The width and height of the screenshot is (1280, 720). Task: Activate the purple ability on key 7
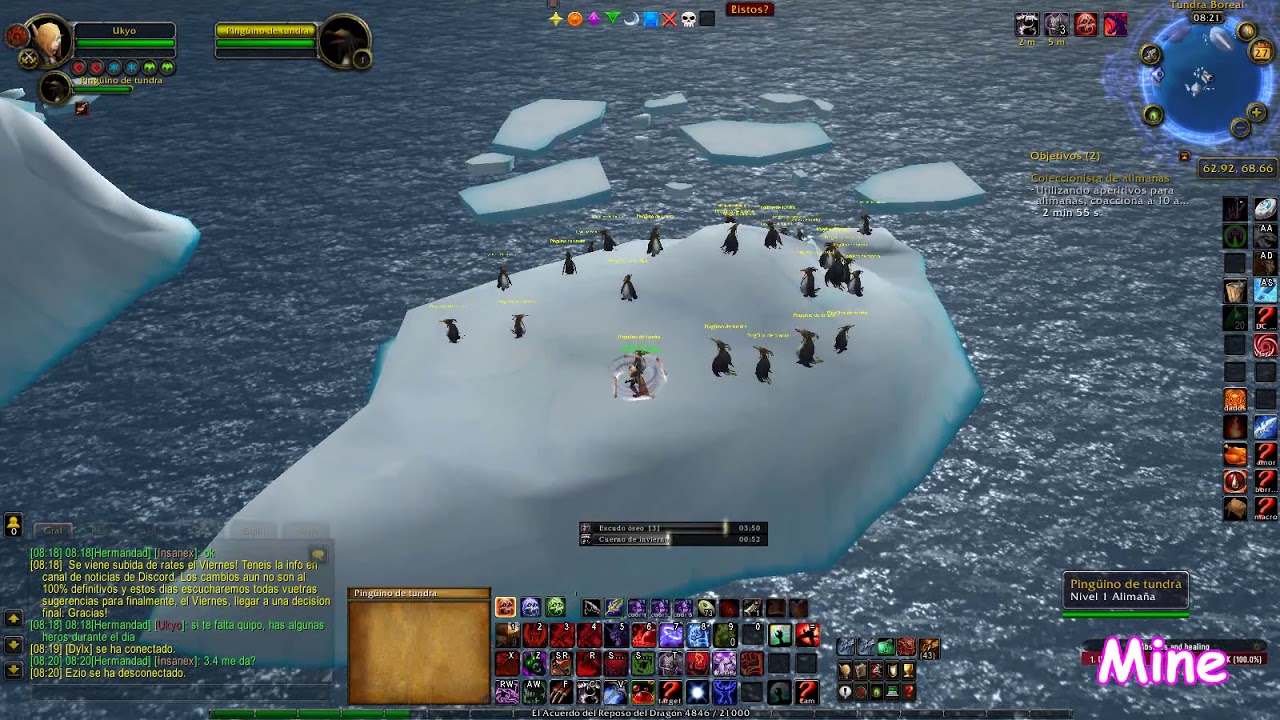[671, 635]
